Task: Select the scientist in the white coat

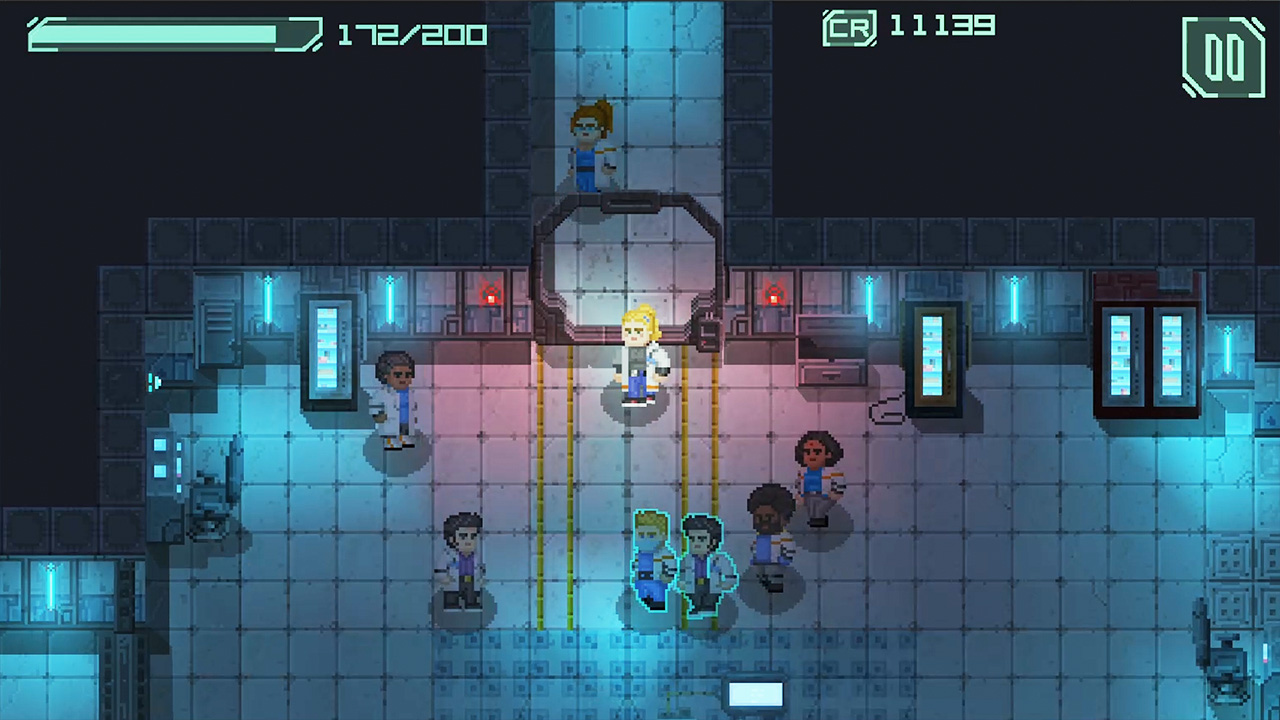Action: pos(398,400)
